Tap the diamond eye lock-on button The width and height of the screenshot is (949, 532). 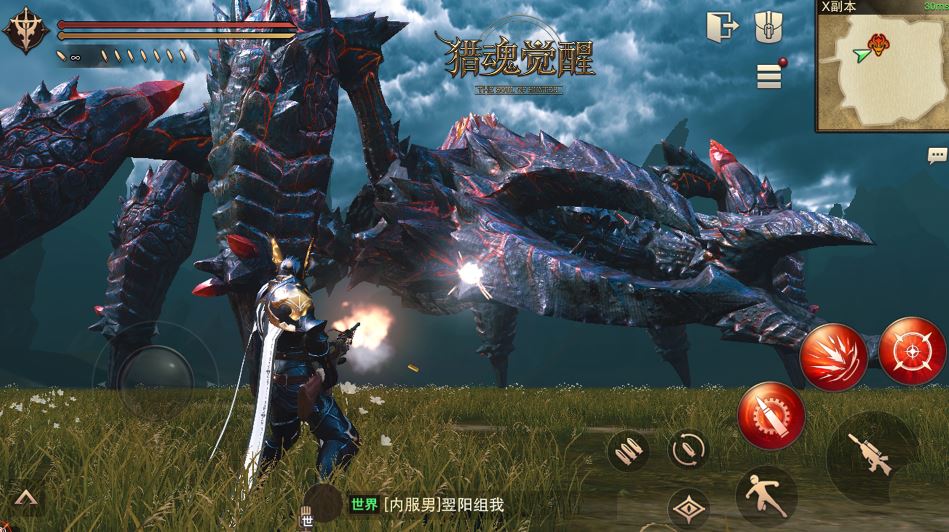[x=687, y=509]
